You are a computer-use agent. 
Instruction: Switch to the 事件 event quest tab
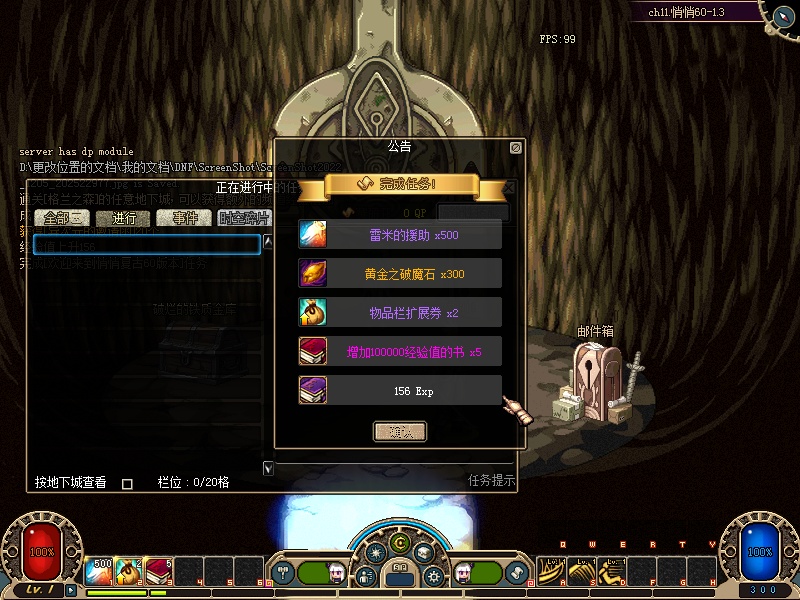click(184, 218)
